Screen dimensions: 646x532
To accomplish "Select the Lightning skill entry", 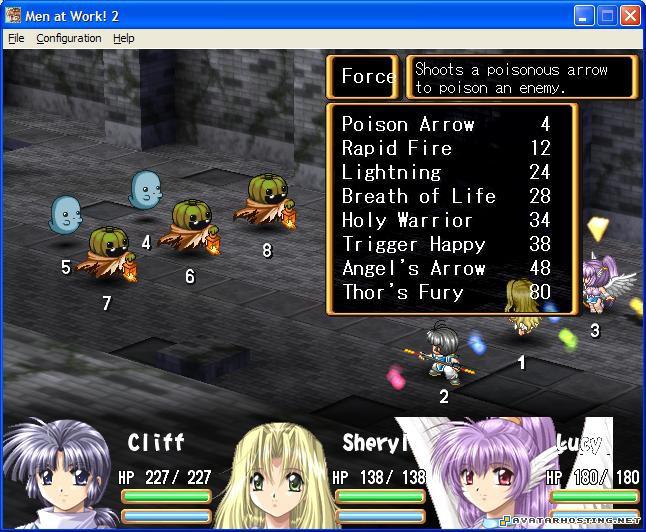I will (391, 172).
